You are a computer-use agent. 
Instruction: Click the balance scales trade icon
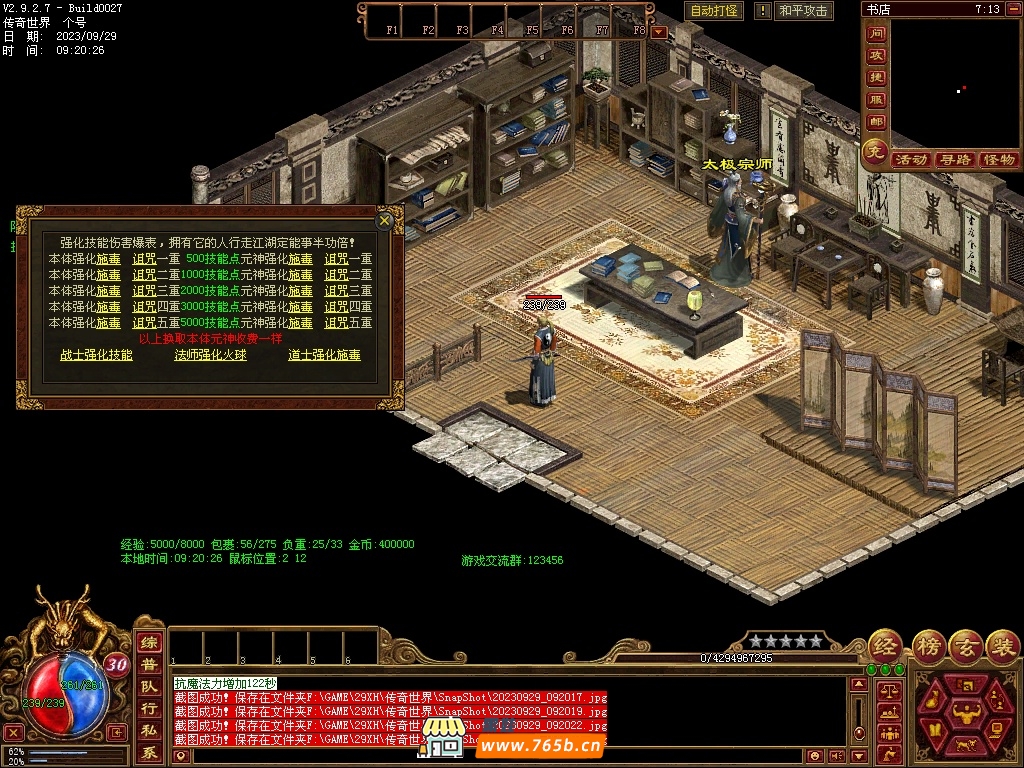tap(887, 690)
